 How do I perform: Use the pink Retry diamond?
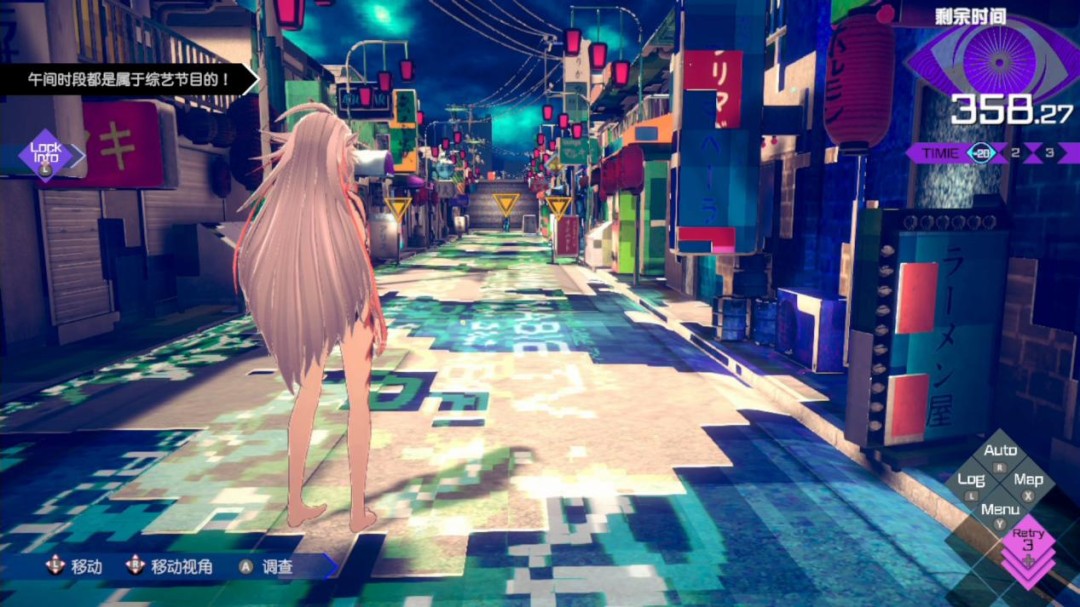click(x=1028, y=540)
